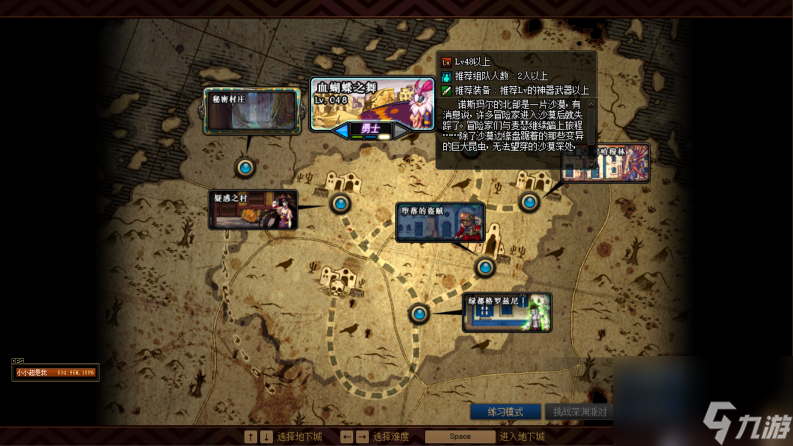
Task: Click the 挑战深渊派对 button
Action: (x=579, y=411)
